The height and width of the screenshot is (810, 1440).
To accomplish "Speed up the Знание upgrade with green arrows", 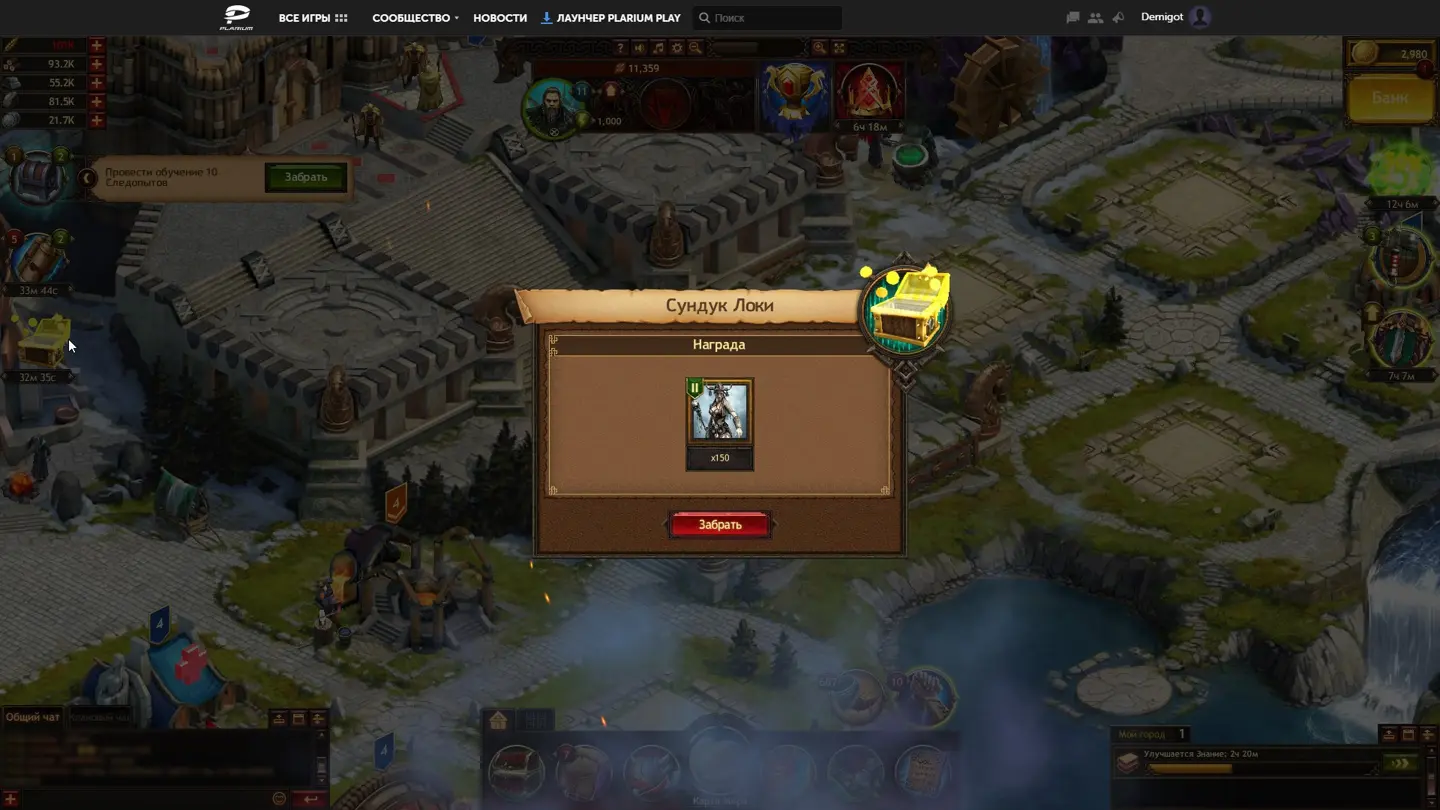I will pyautogui.click(x=1399, y=764).
